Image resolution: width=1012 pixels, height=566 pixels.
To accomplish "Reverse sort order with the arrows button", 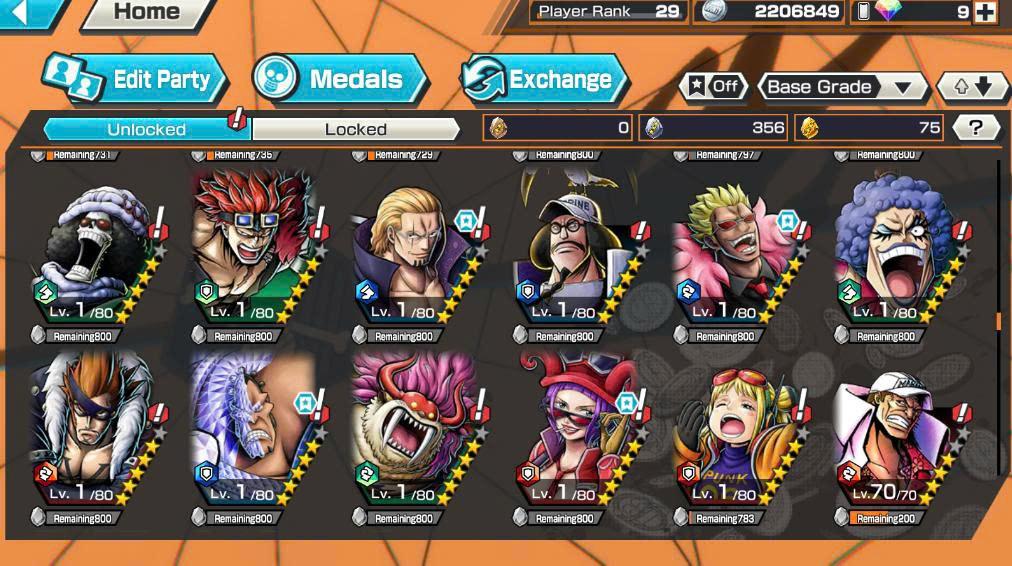I will [972, 87].
